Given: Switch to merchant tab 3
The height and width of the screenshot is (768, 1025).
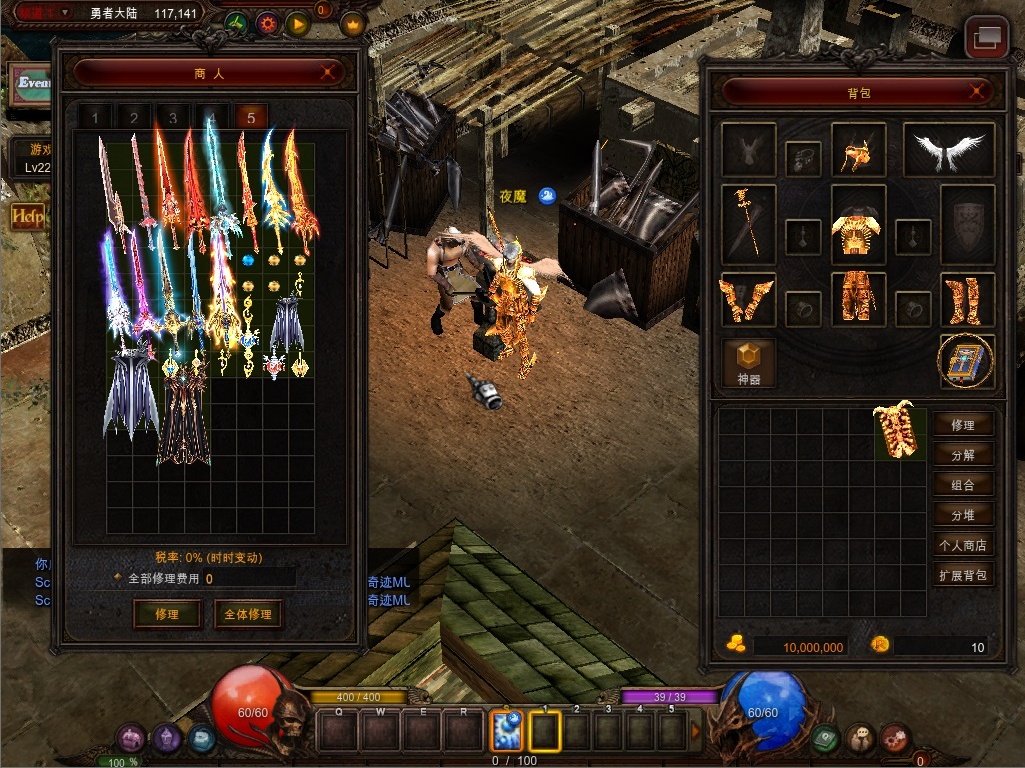Looking at the screenshot, I should 173,118.
